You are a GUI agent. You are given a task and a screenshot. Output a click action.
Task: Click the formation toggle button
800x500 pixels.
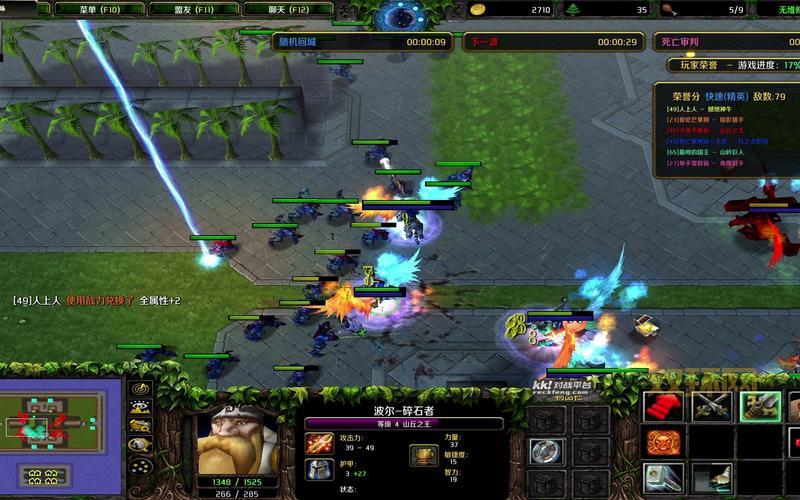click(140, 470)
